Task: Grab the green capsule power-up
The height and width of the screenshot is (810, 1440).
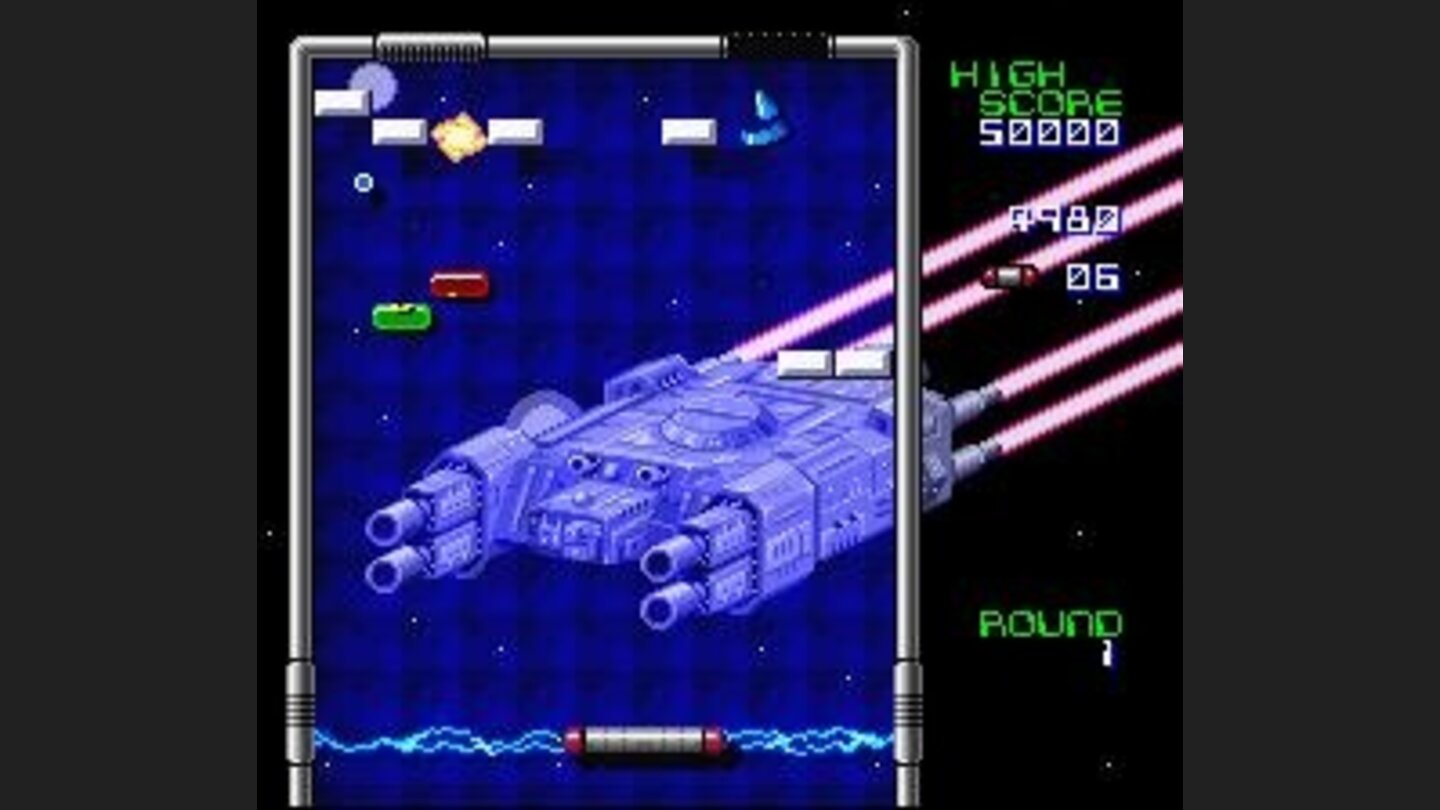Action: coord(400,318)
